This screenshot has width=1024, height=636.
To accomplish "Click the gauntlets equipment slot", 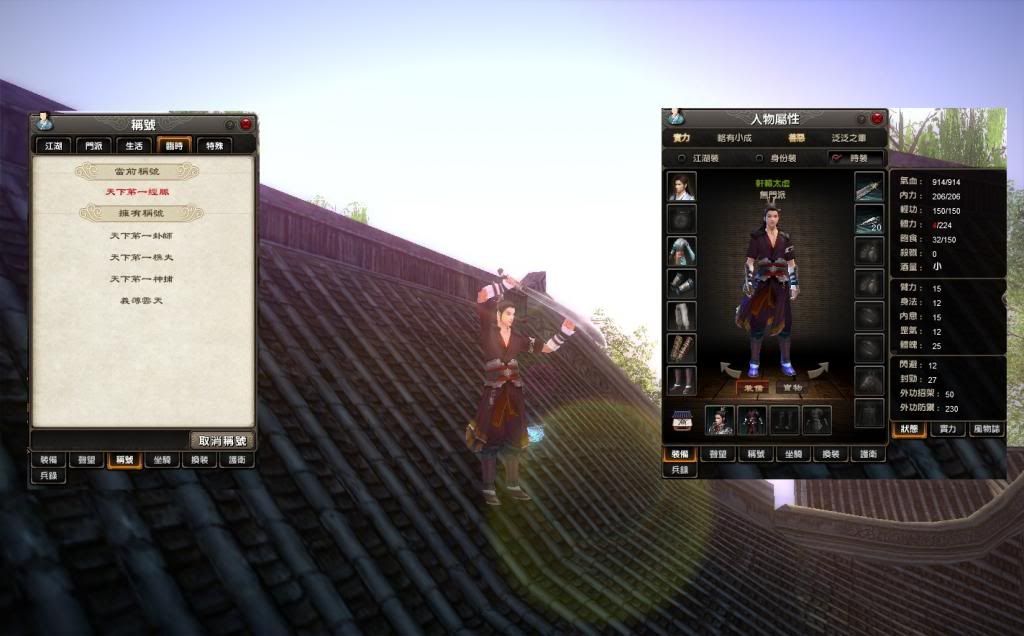I will point(682,284).
